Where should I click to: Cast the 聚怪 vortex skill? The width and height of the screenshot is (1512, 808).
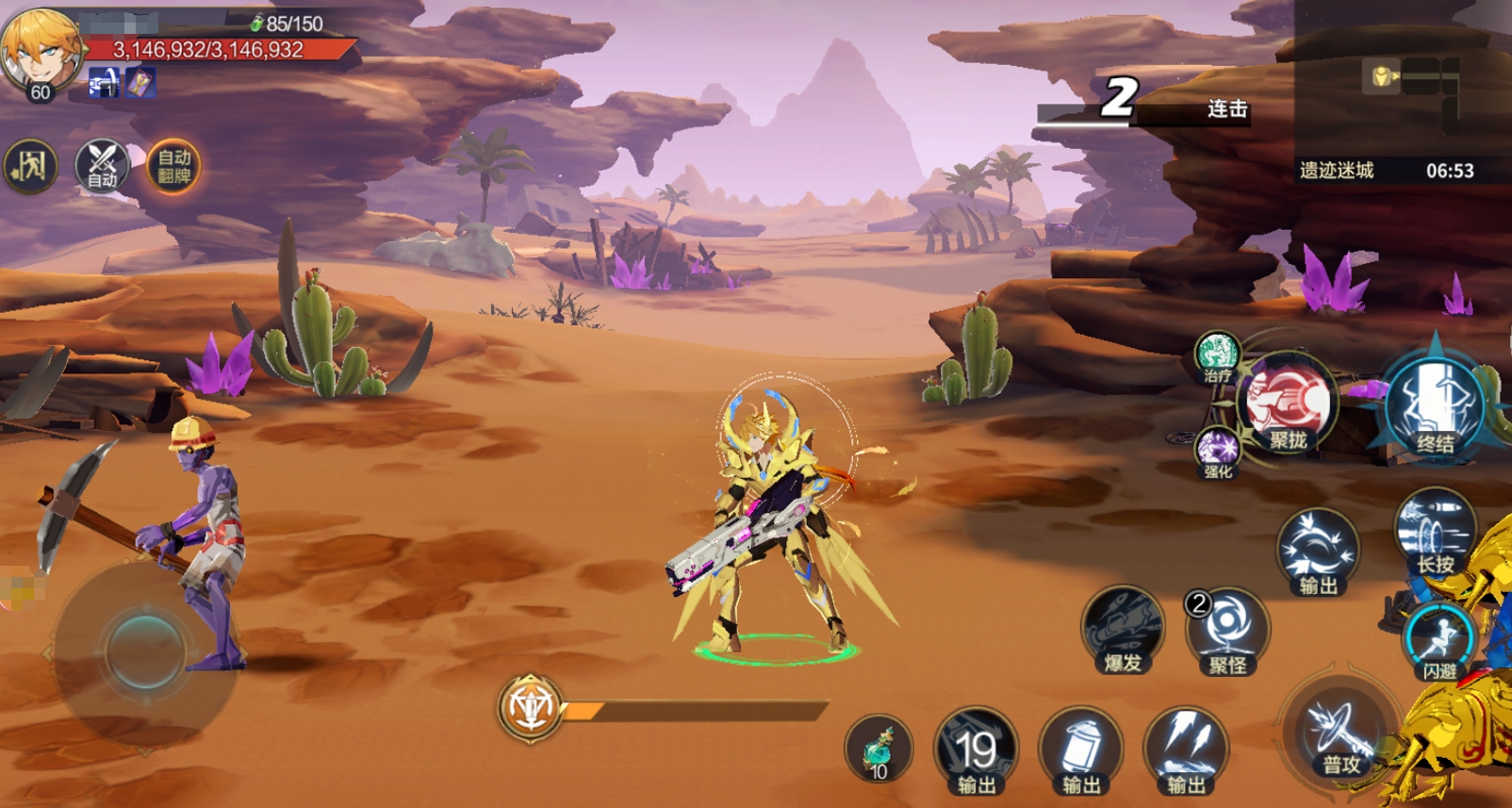click(x=1227, y=631)
